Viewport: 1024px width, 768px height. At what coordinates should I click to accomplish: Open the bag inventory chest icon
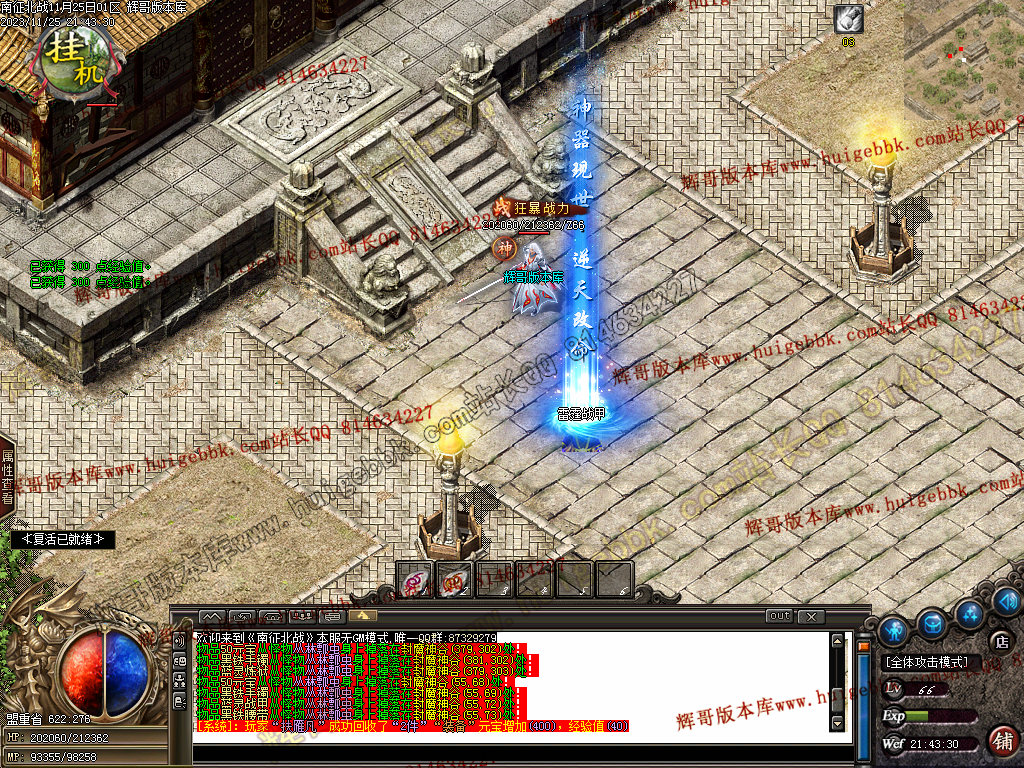932,624
